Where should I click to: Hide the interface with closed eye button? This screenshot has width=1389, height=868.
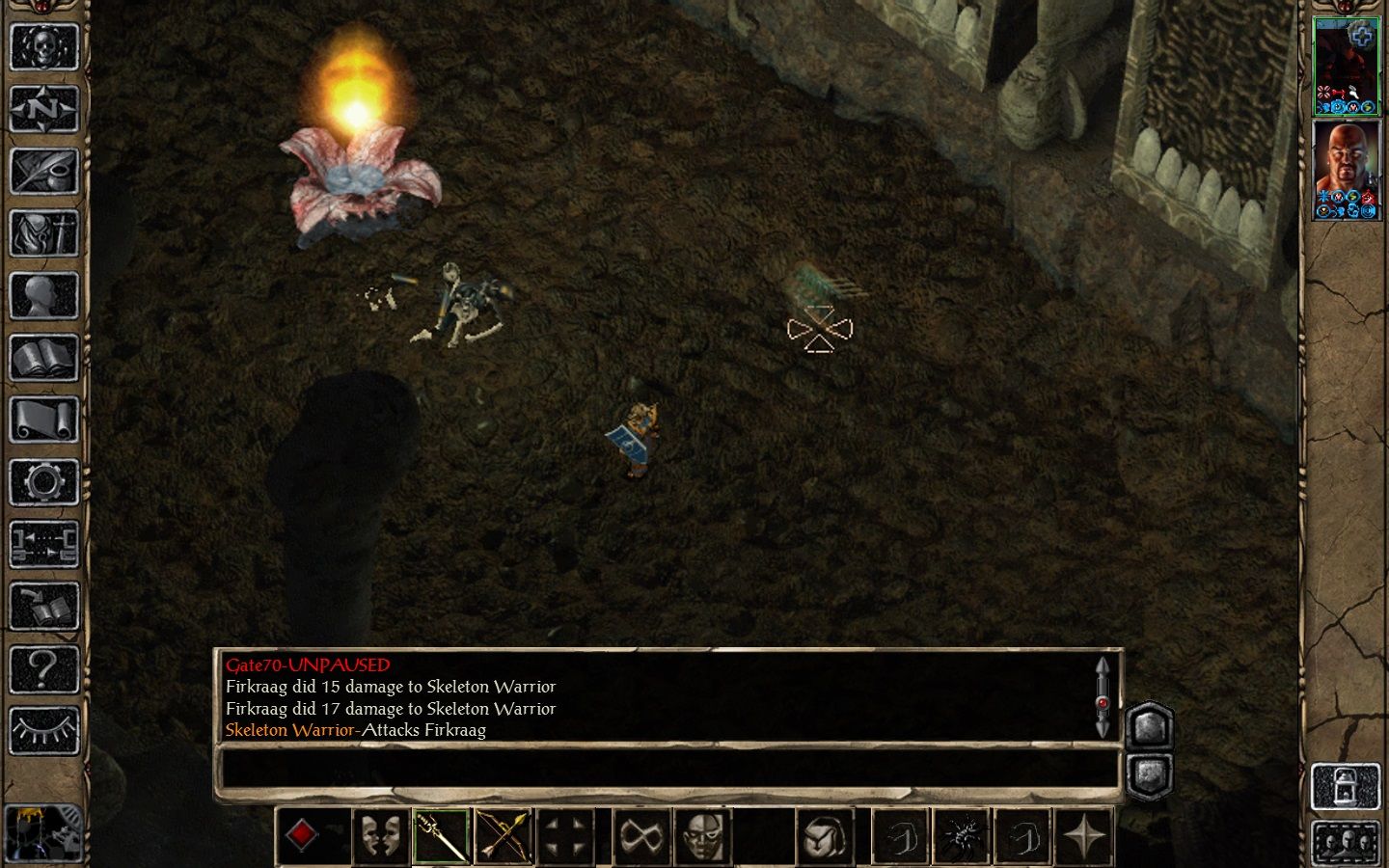[x=43, y=730]
